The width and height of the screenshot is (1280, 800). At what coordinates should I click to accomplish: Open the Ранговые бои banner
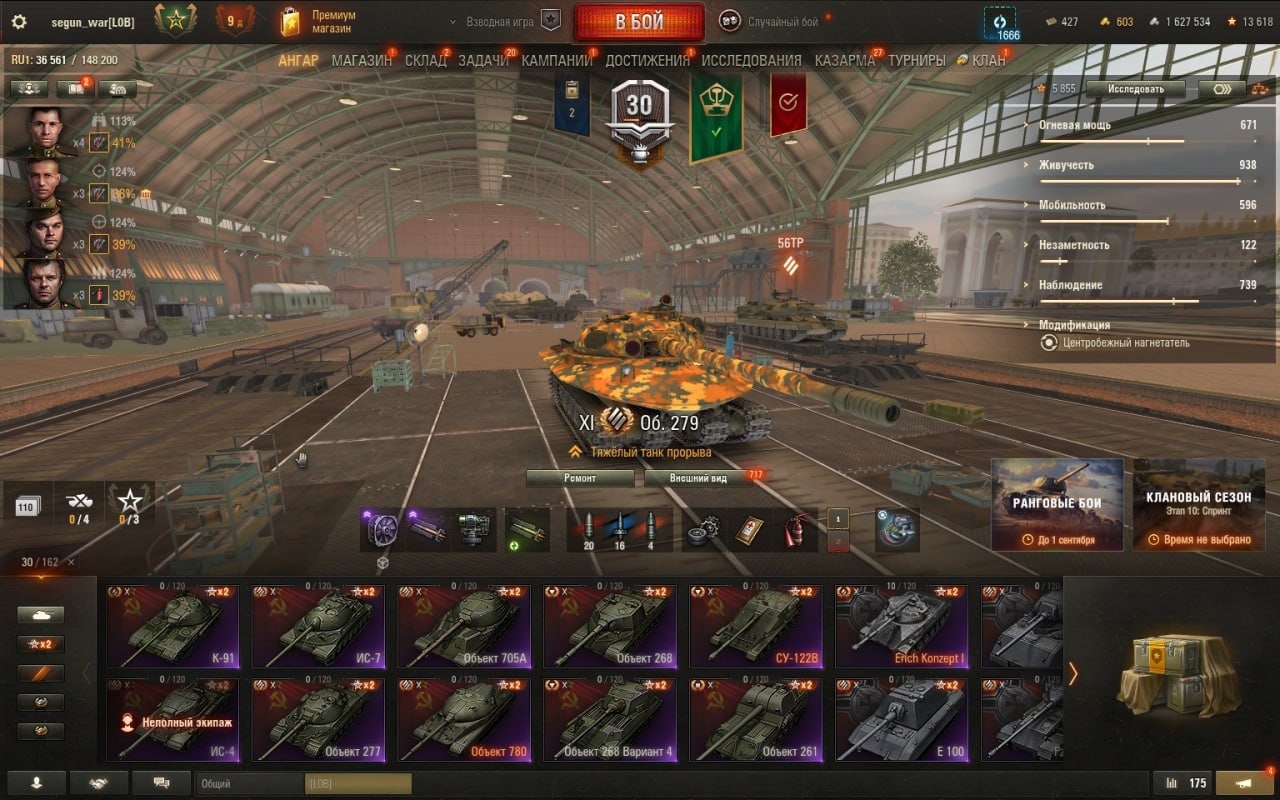tap(1057, 504)
